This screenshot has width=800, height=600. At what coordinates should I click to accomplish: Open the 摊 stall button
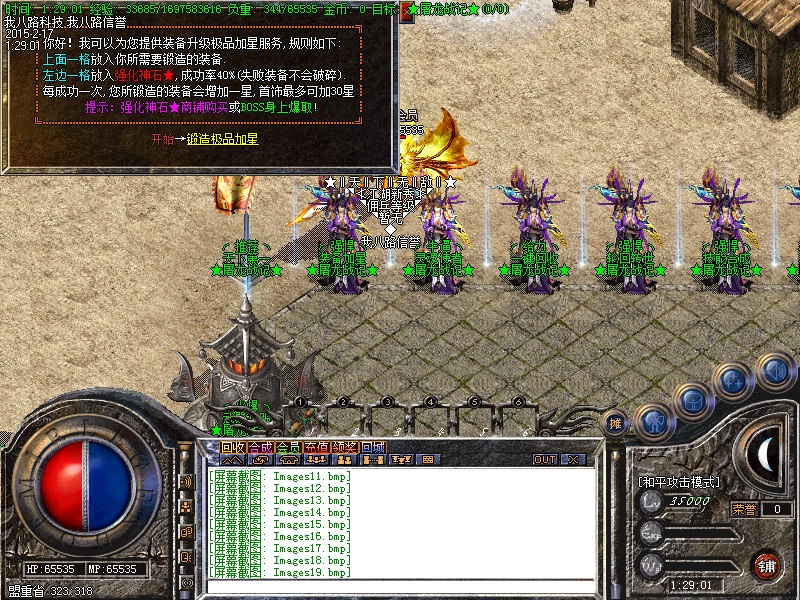coord(616,423)
